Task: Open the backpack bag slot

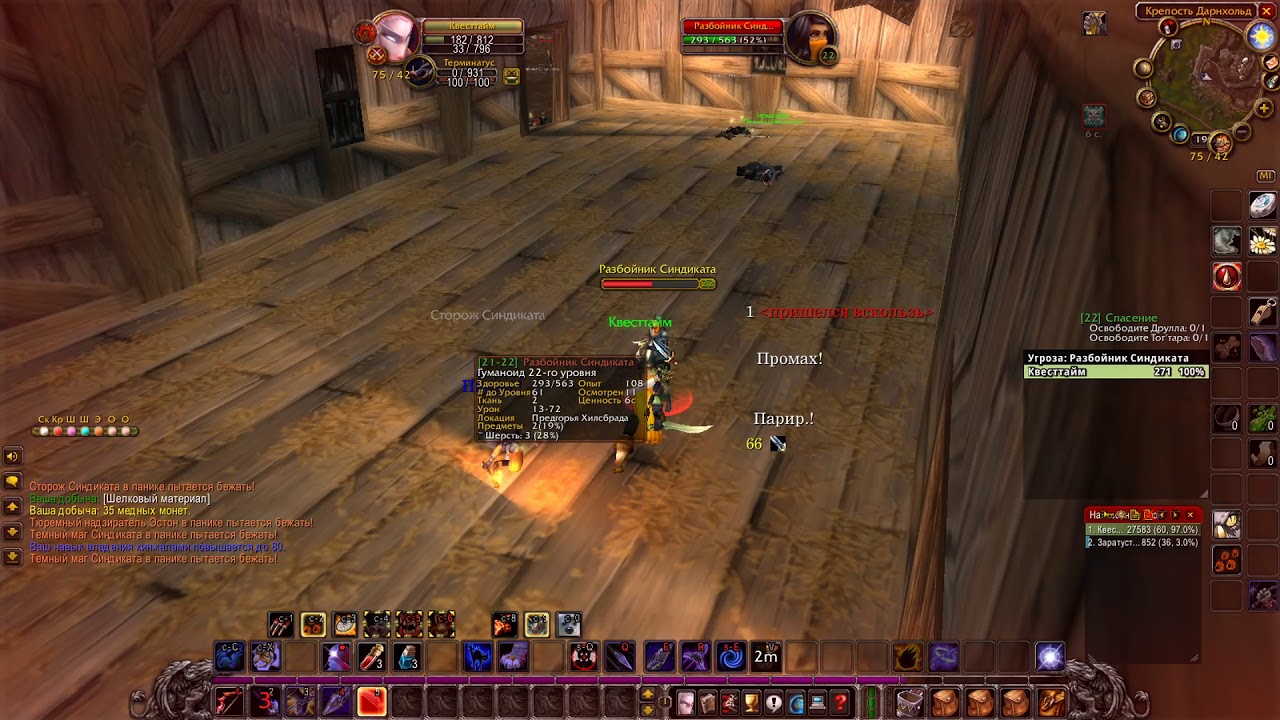Action: pyautogui.click(x=1051, y=702)
